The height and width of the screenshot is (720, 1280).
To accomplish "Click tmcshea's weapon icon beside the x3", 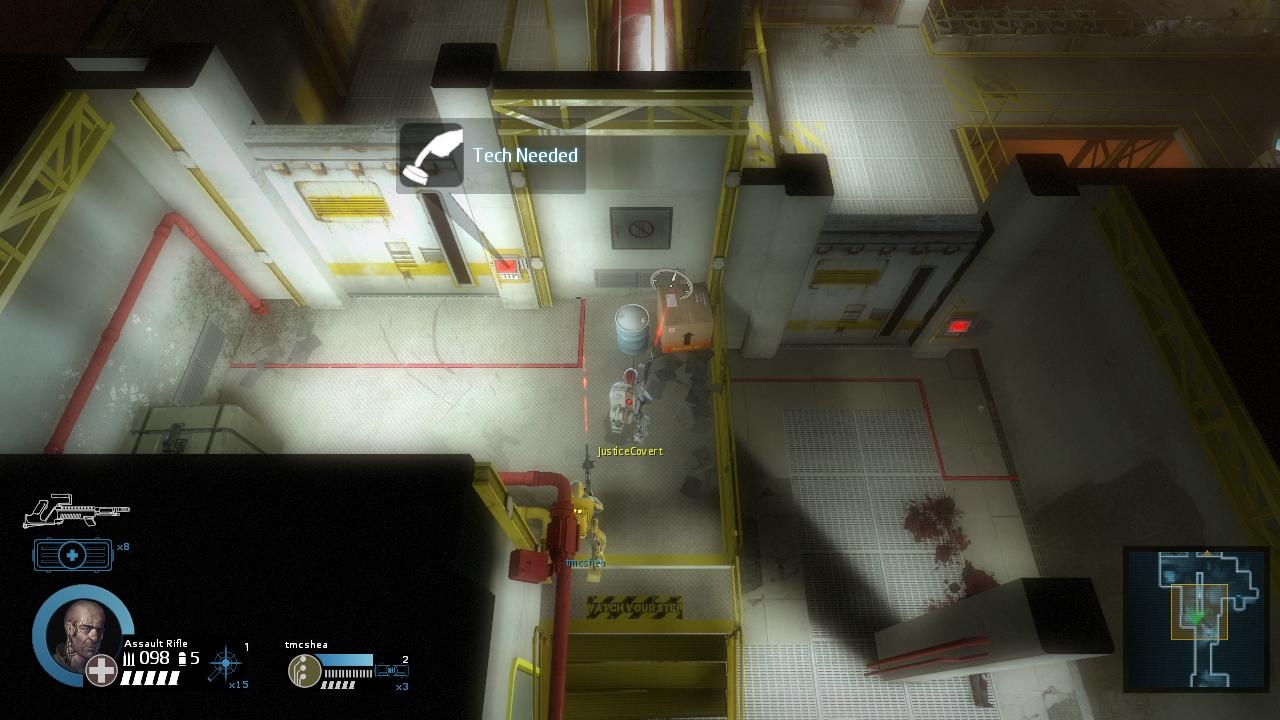I will coord(392,671).
